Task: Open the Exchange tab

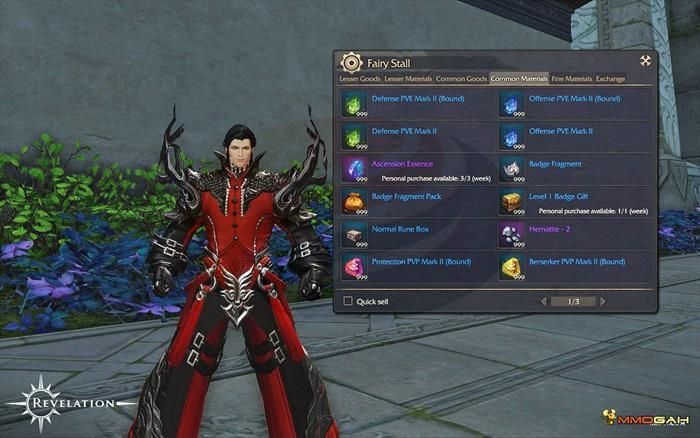Action: point(611,78)
